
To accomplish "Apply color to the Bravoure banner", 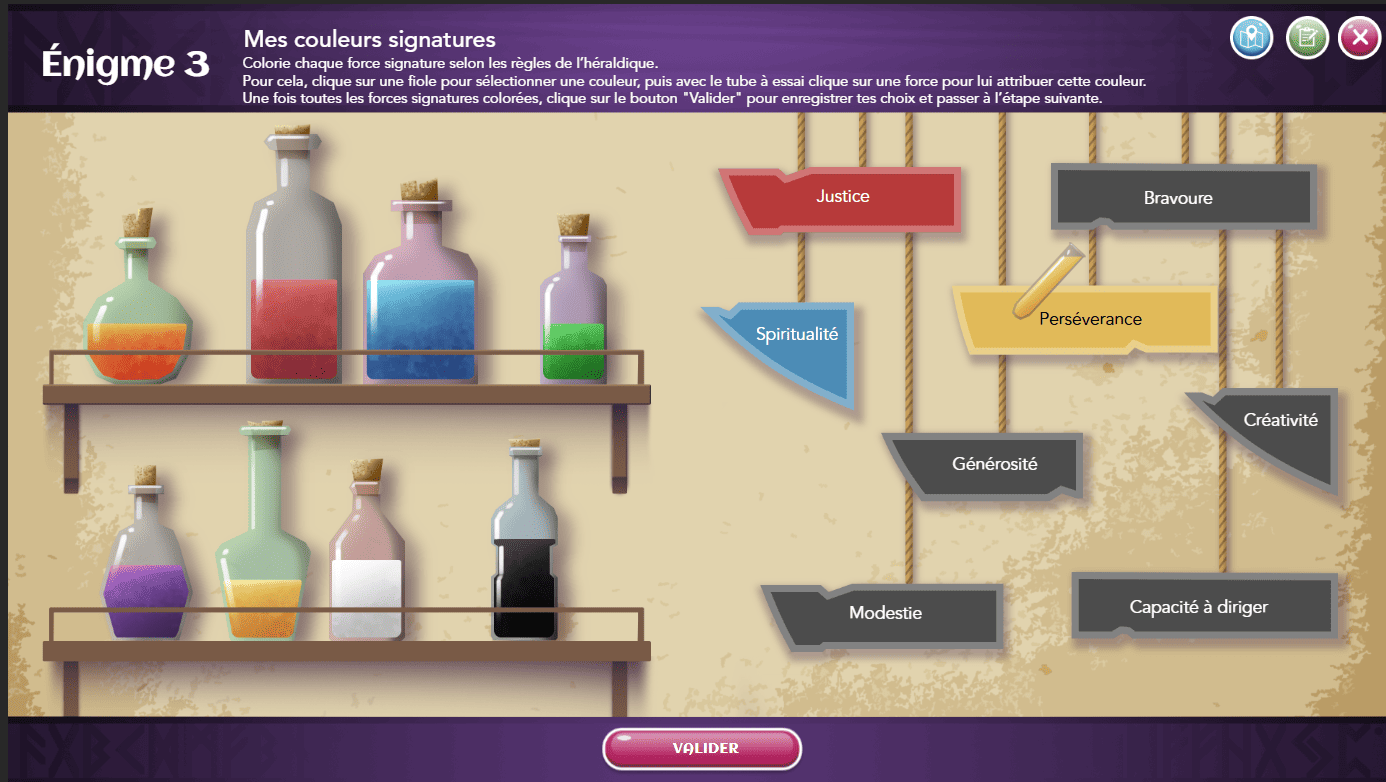I will (x=1180, y=198).
